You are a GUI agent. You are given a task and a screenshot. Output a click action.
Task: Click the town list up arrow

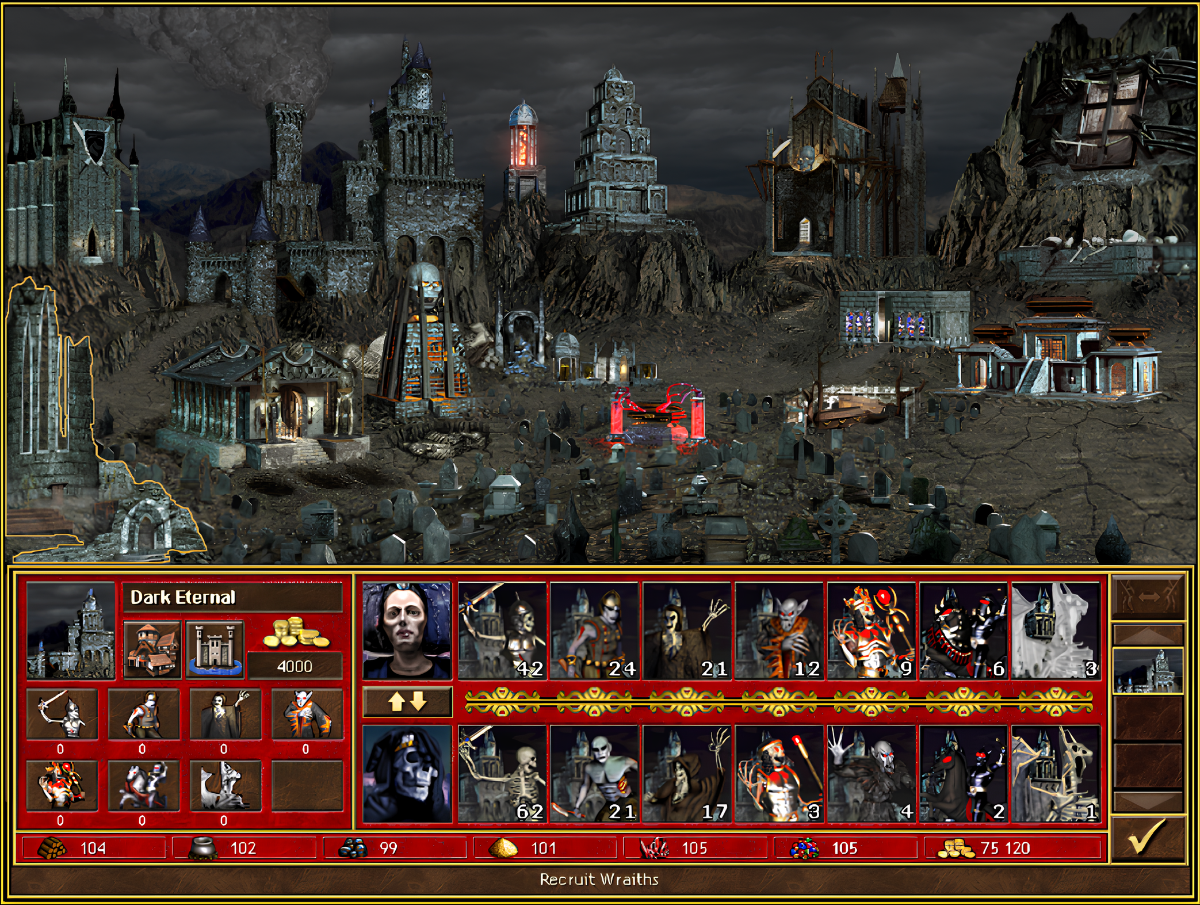pyautogui.click(x=1146, y=634)
